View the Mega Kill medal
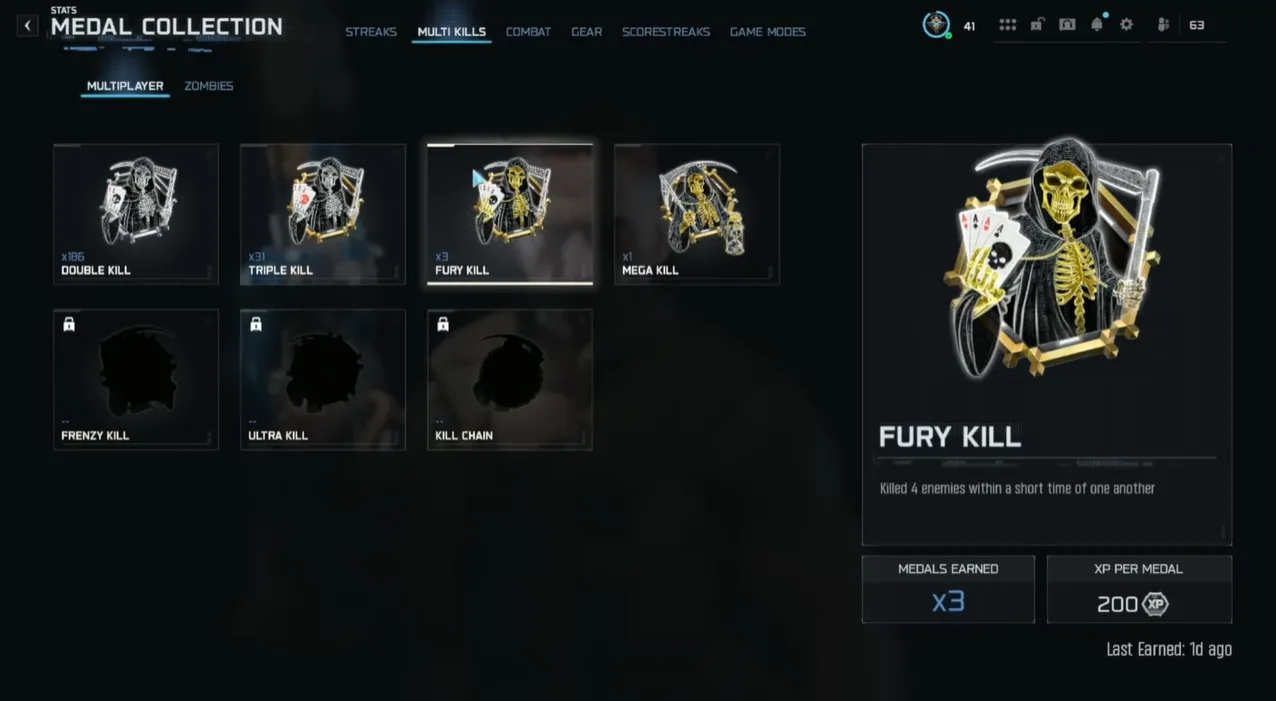Image resolution: width=1276 pixels, height=701 pixels. 697,214
